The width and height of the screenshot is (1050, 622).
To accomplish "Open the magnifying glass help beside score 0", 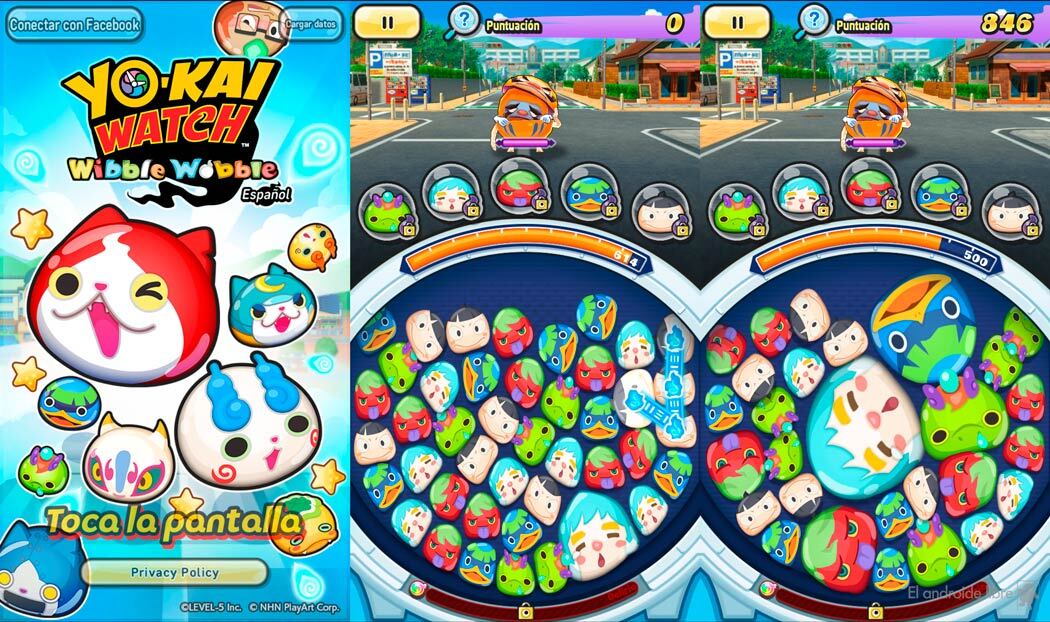I will 463,20.
